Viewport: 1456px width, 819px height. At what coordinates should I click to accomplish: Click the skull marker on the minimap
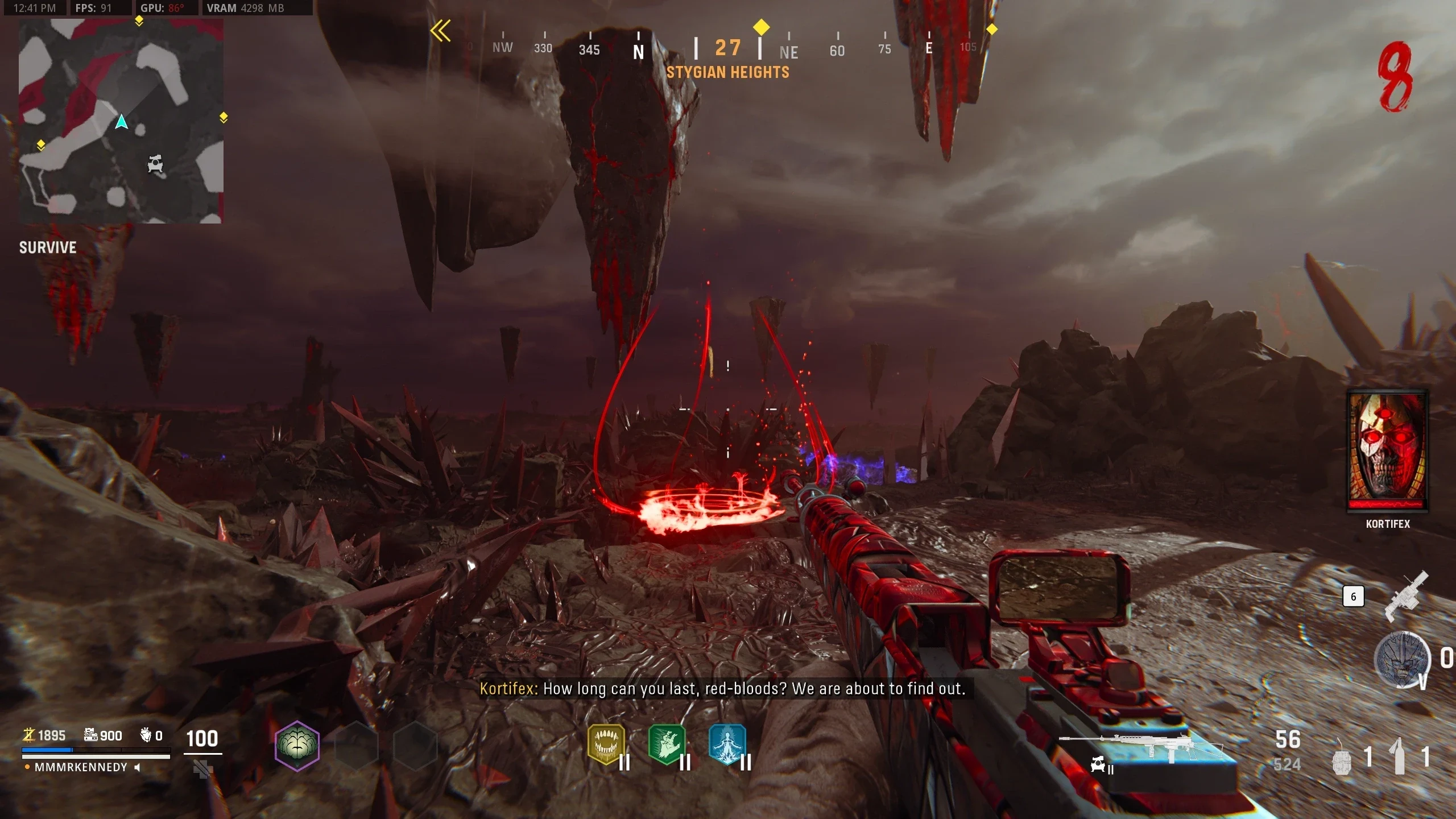(x=155, y=164)
